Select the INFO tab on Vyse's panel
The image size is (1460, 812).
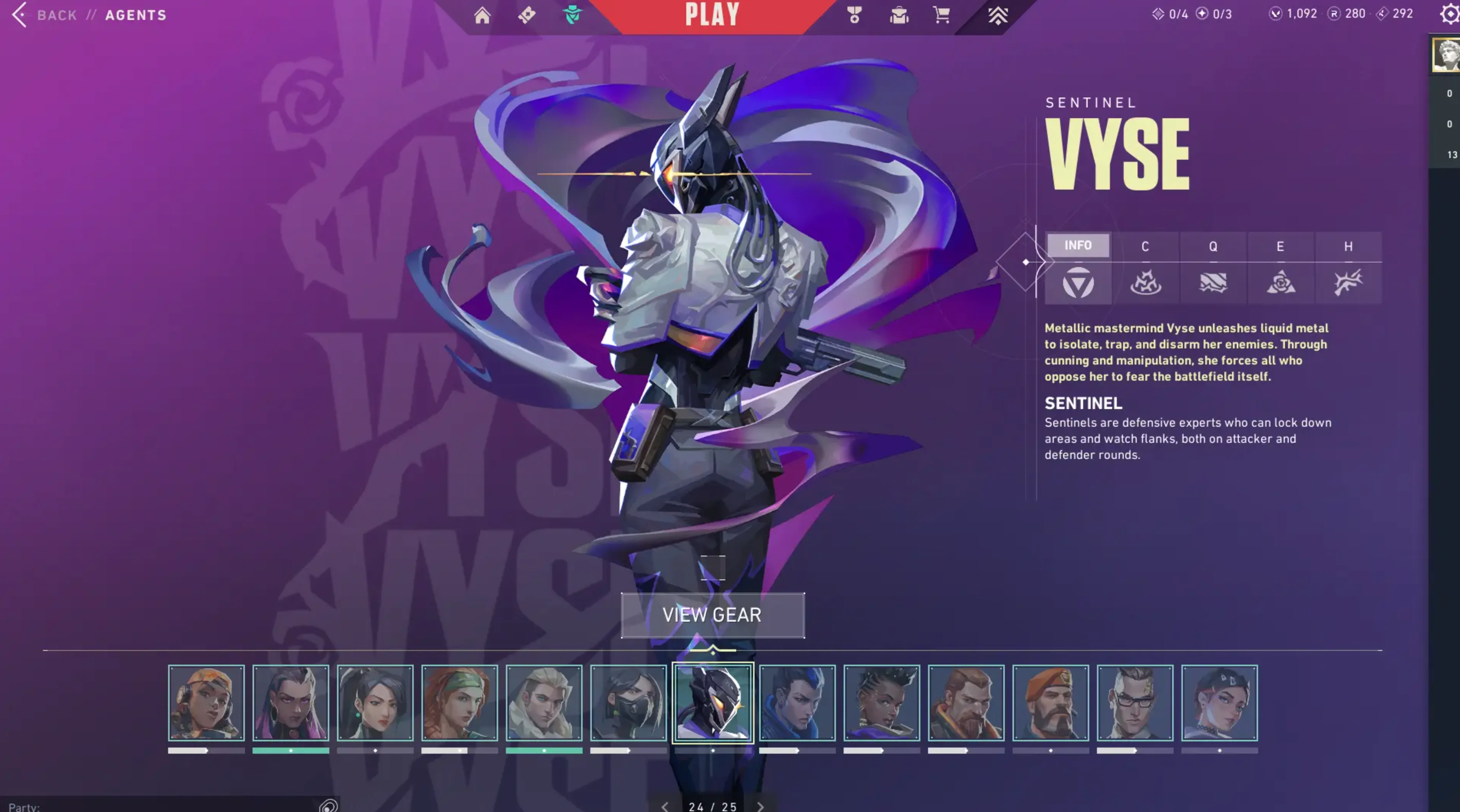tap(1078, 245)
